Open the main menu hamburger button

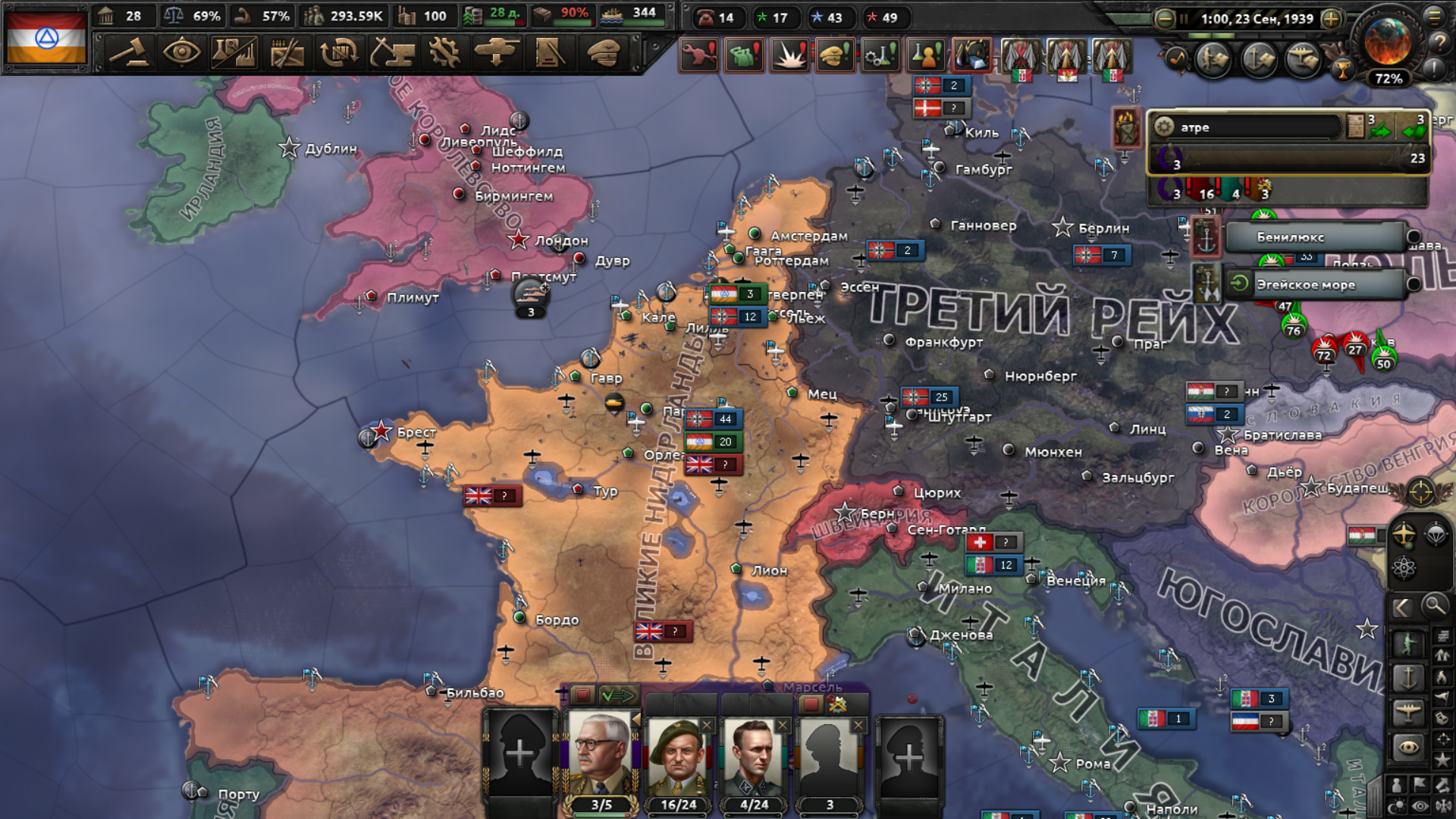point(1435,15)
